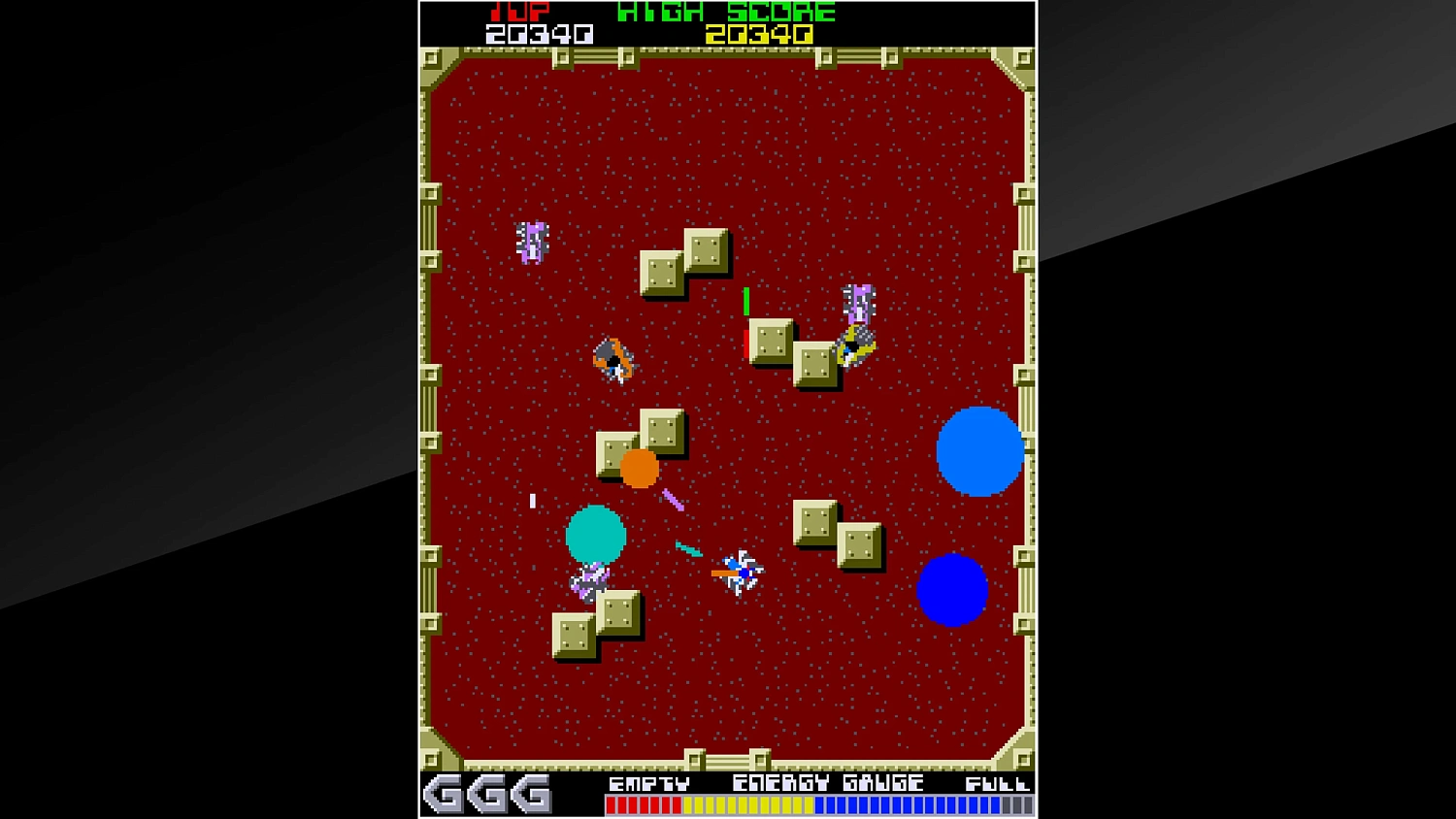Click the teal arrow projectile
The image size is (1456, 819).
(x=687, y=549)
